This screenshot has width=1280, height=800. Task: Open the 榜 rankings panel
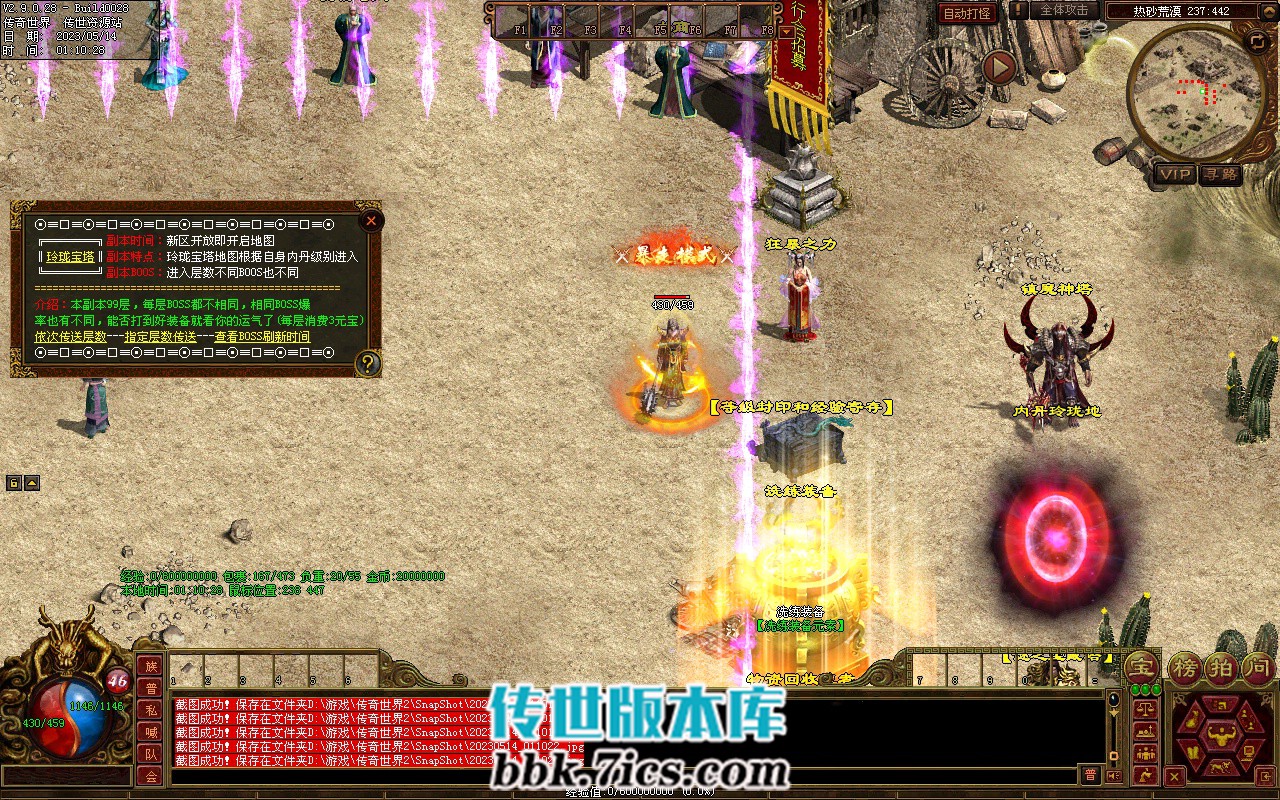click(1187, 668)
